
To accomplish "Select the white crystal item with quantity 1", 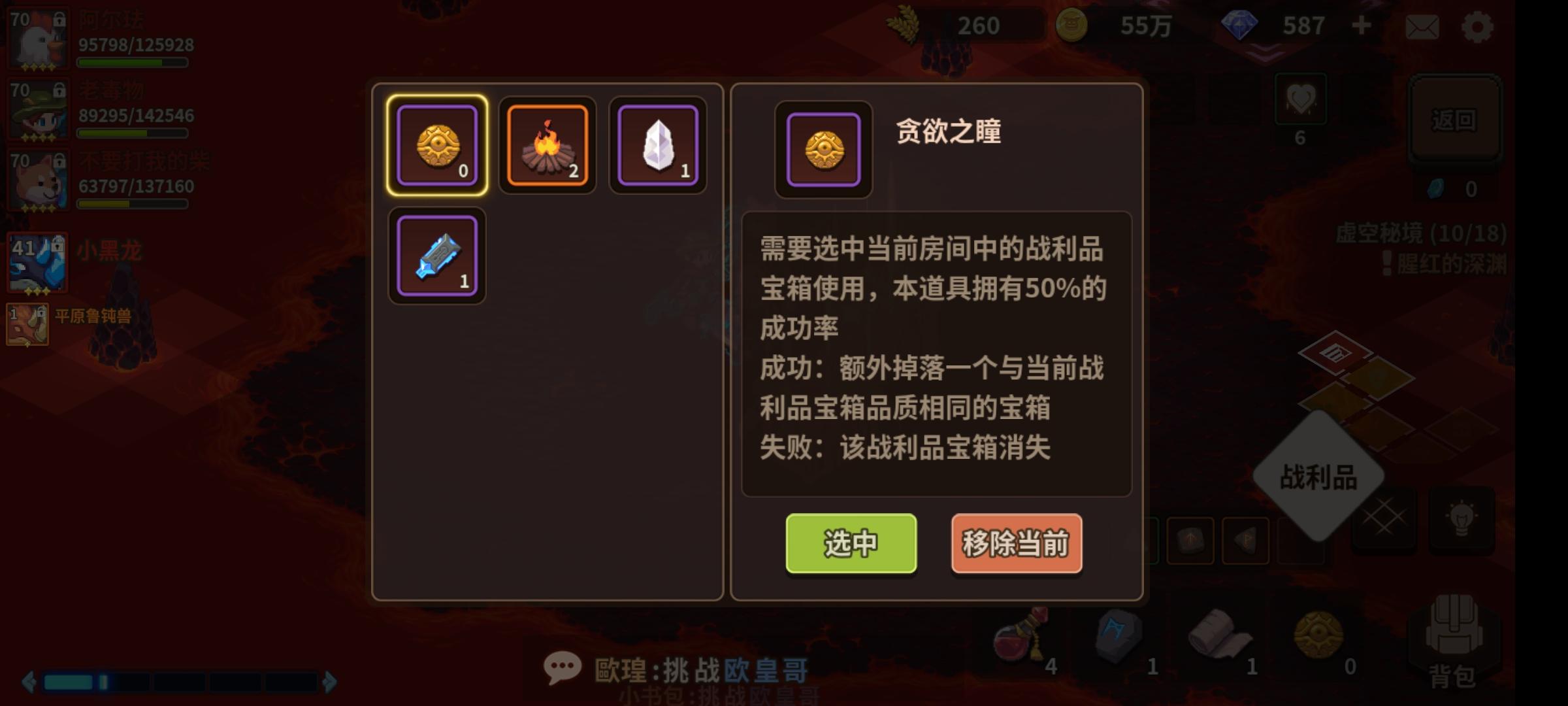I will coord(657,145).
